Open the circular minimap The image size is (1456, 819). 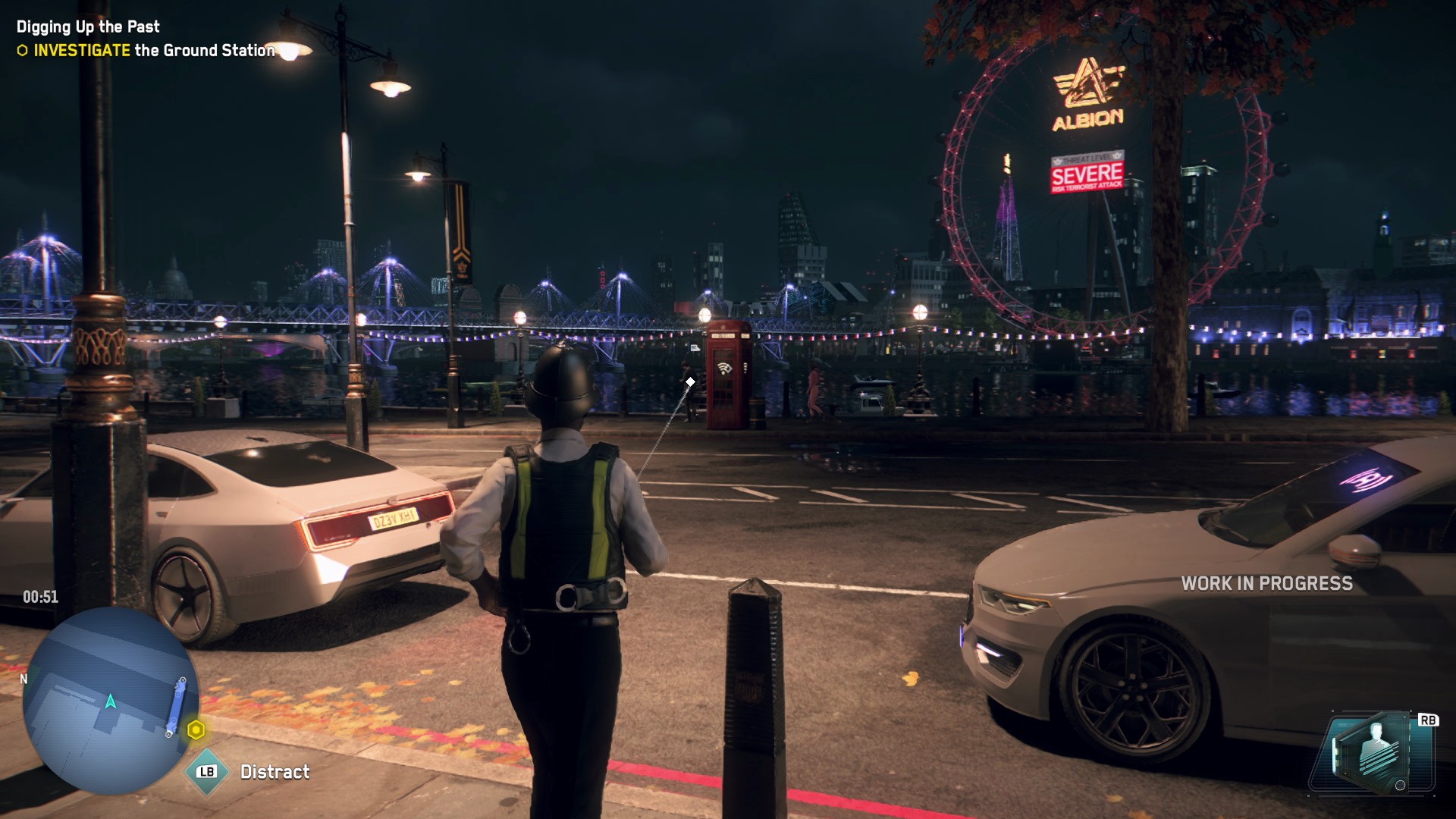(110, 699)
